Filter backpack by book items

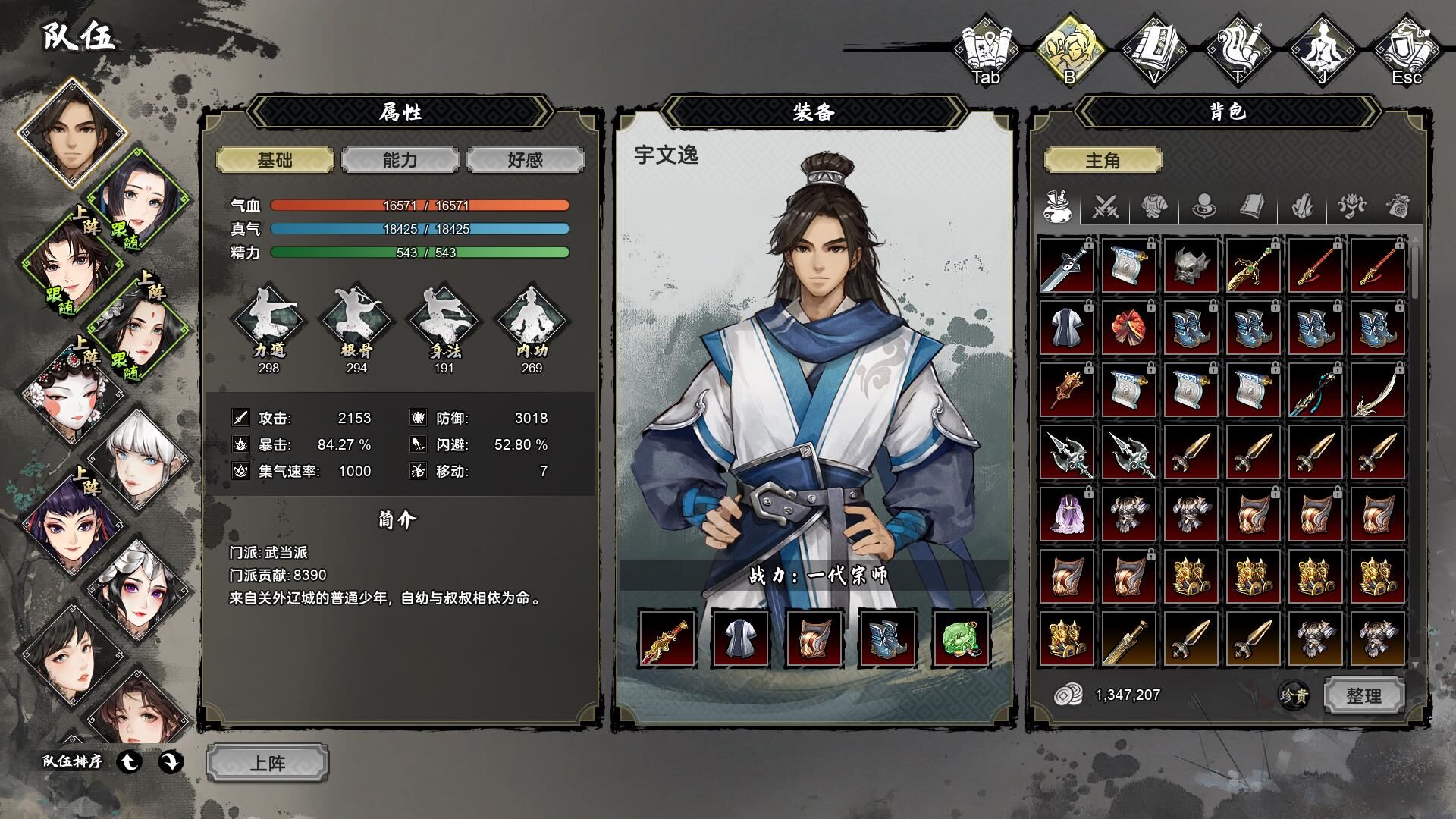click(x=1253, y=206)
